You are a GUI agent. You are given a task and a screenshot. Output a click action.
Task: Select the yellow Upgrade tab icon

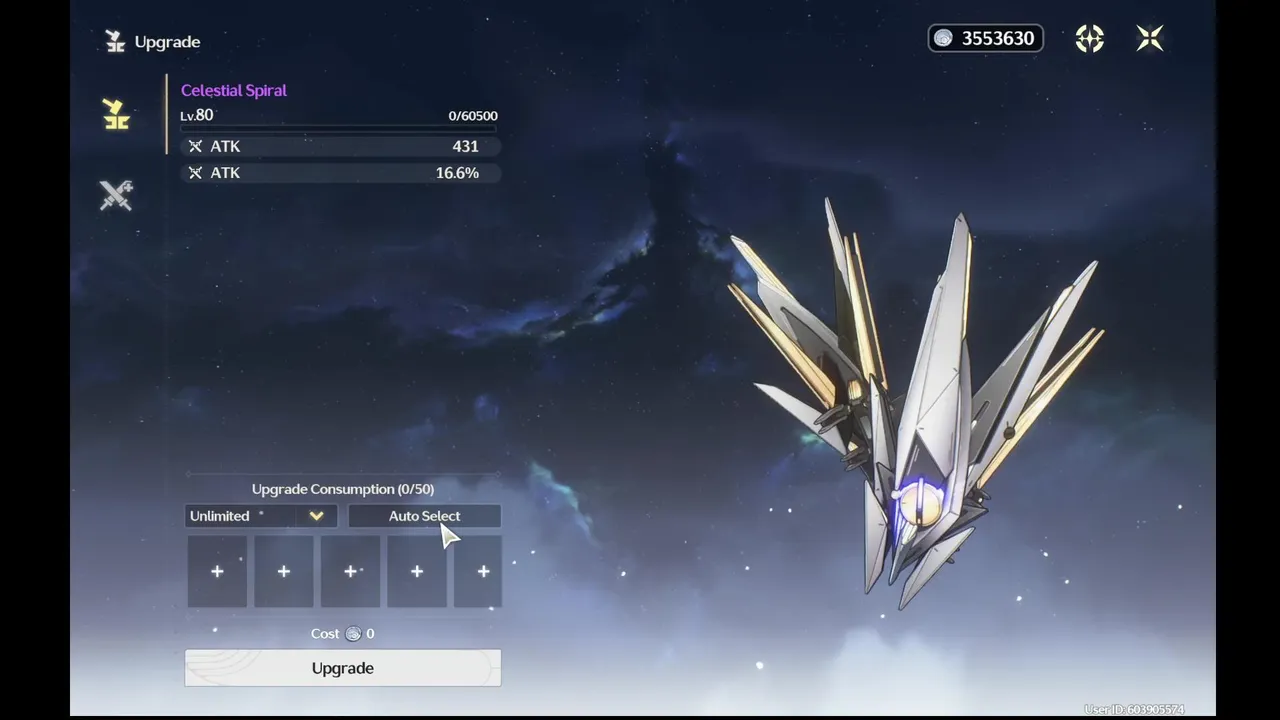point(116,115)
